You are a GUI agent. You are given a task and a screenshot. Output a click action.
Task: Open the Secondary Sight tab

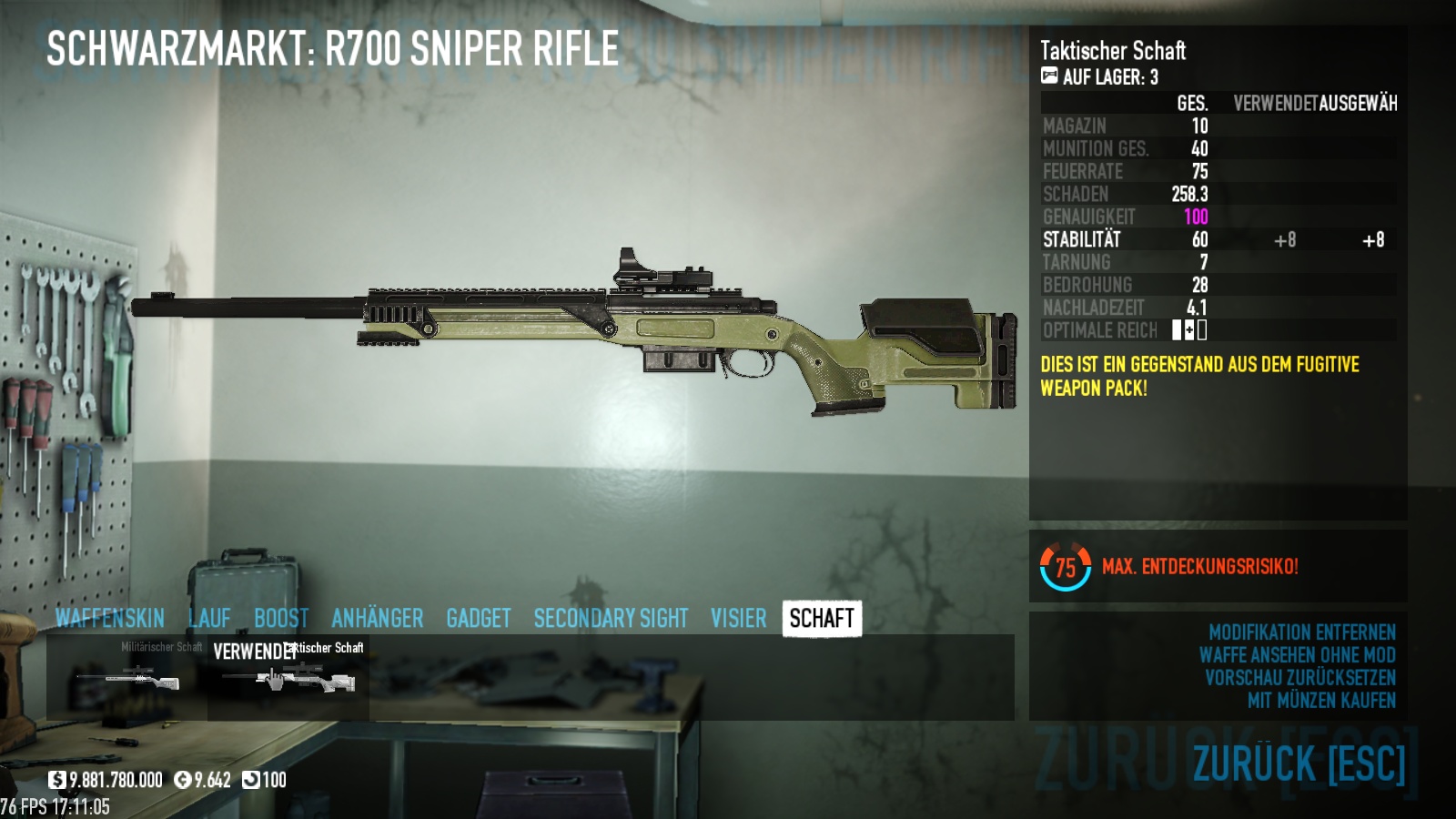[x=611, y=619]
